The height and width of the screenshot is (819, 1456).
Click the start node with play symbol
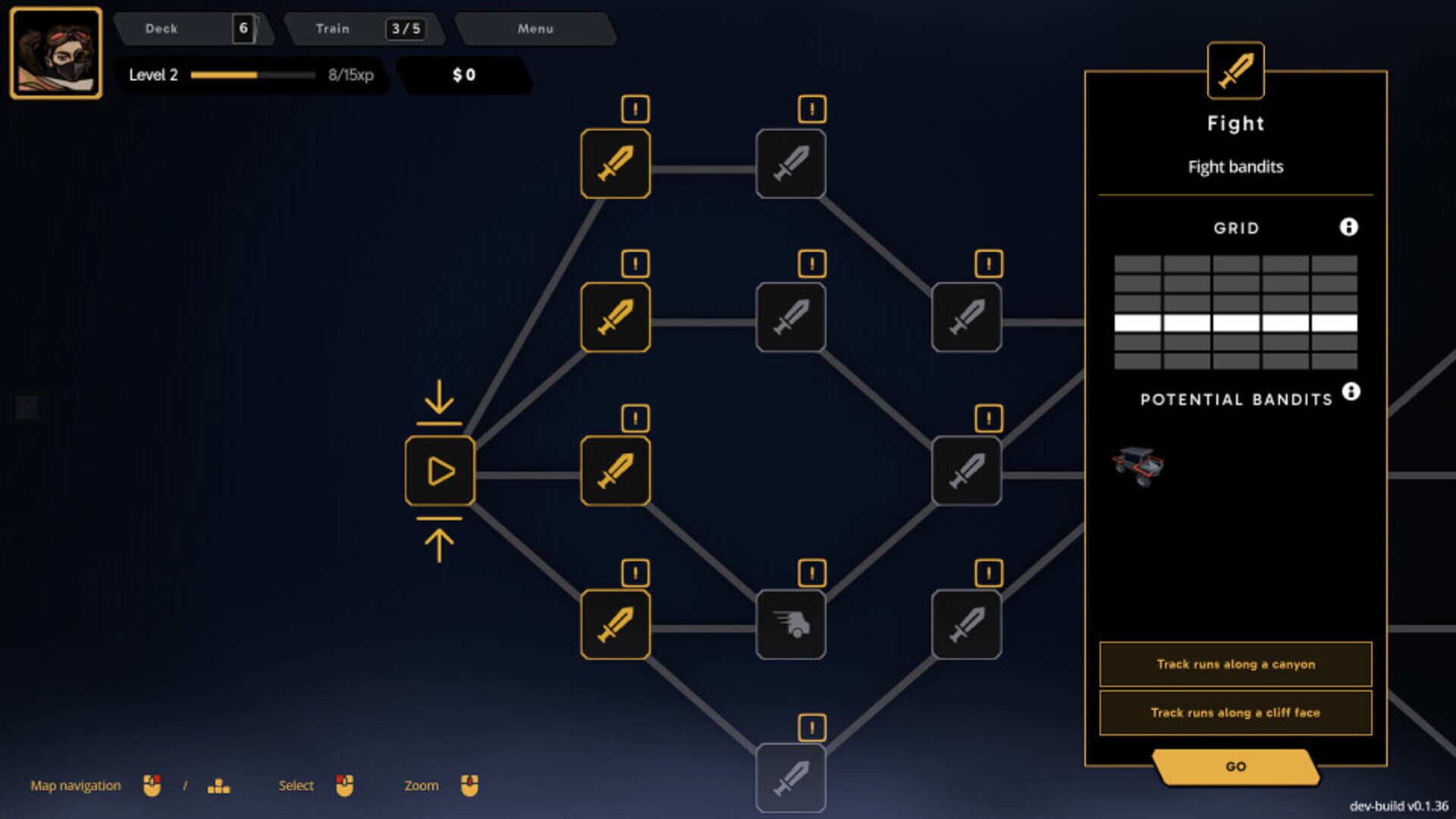point(440,470)
